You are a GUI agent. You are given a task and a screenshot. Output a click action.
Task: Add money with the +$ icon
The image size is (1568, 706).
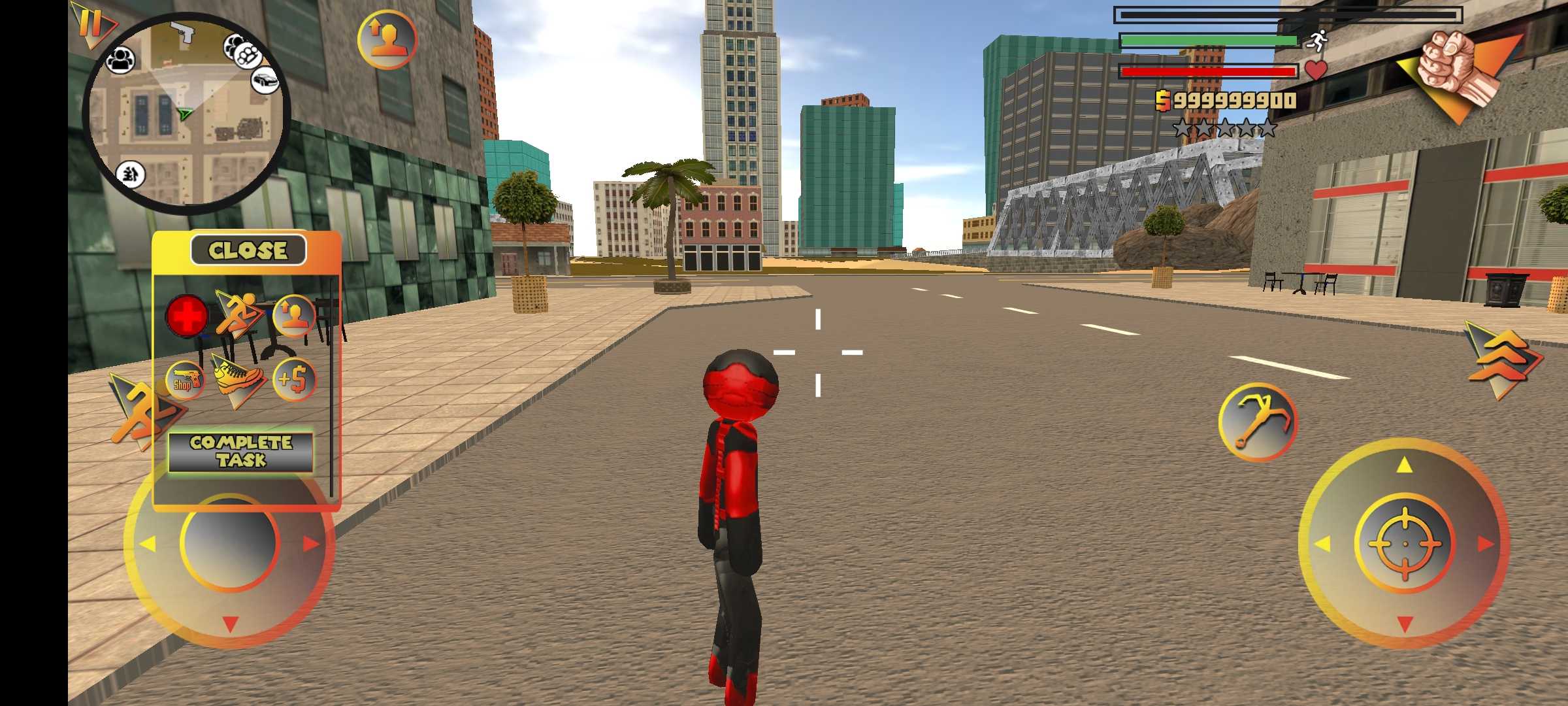pos(293,379)
